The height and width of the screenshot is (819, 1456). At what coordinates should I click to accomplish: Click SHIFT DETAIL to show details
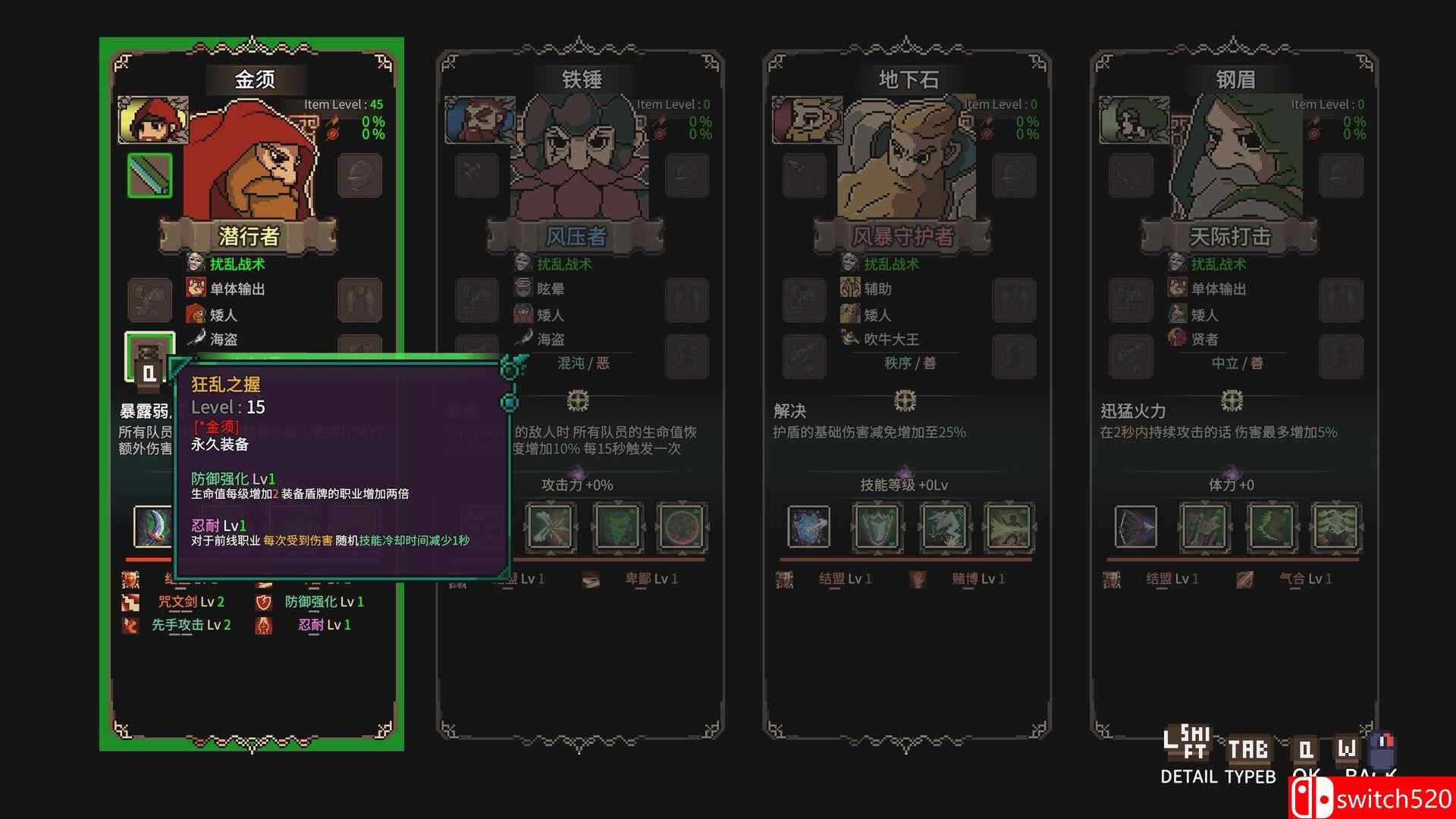pyautogui.click(x=1187, y=751)
